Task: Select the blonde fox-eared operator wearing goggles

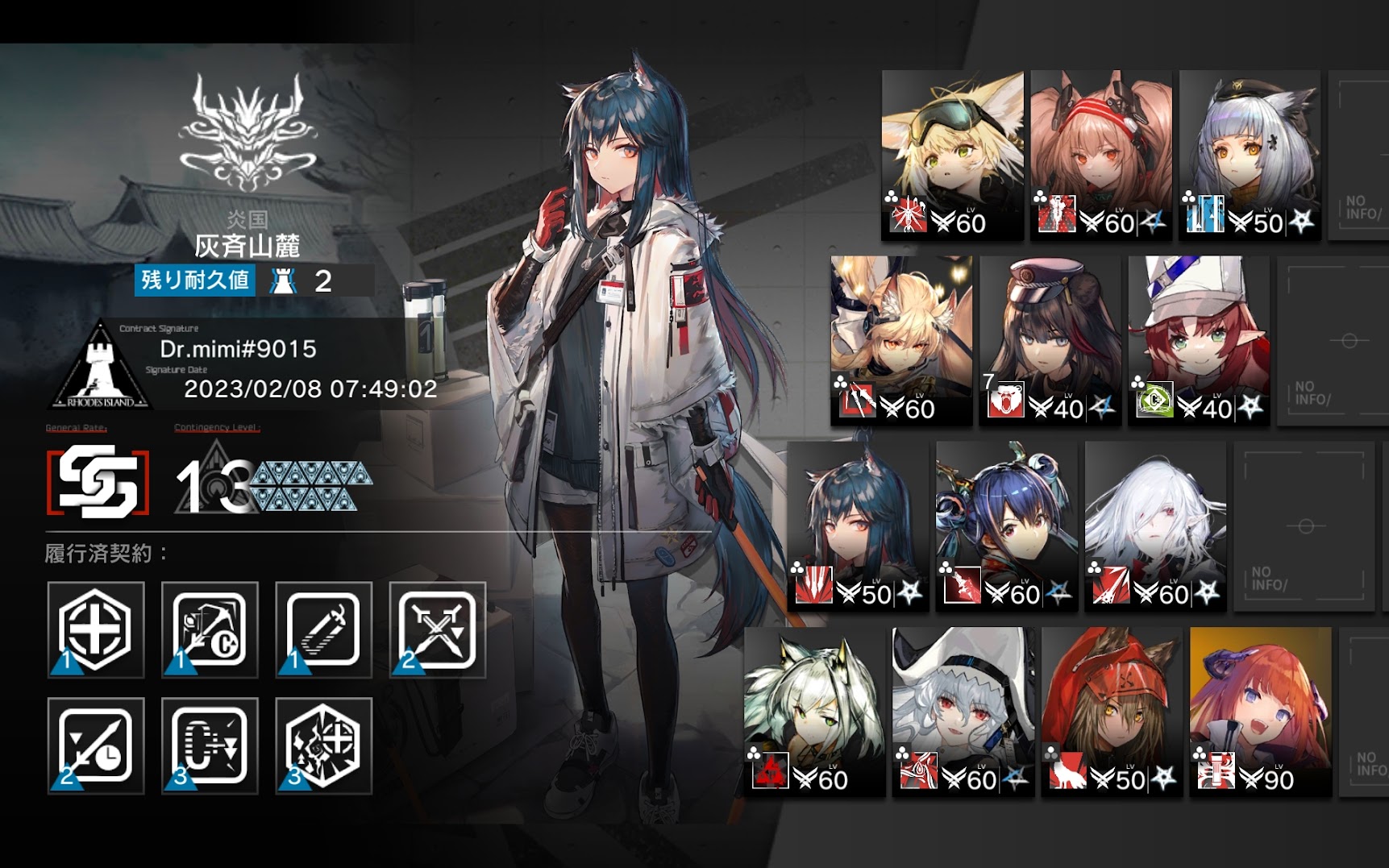Action: (952, 155)
